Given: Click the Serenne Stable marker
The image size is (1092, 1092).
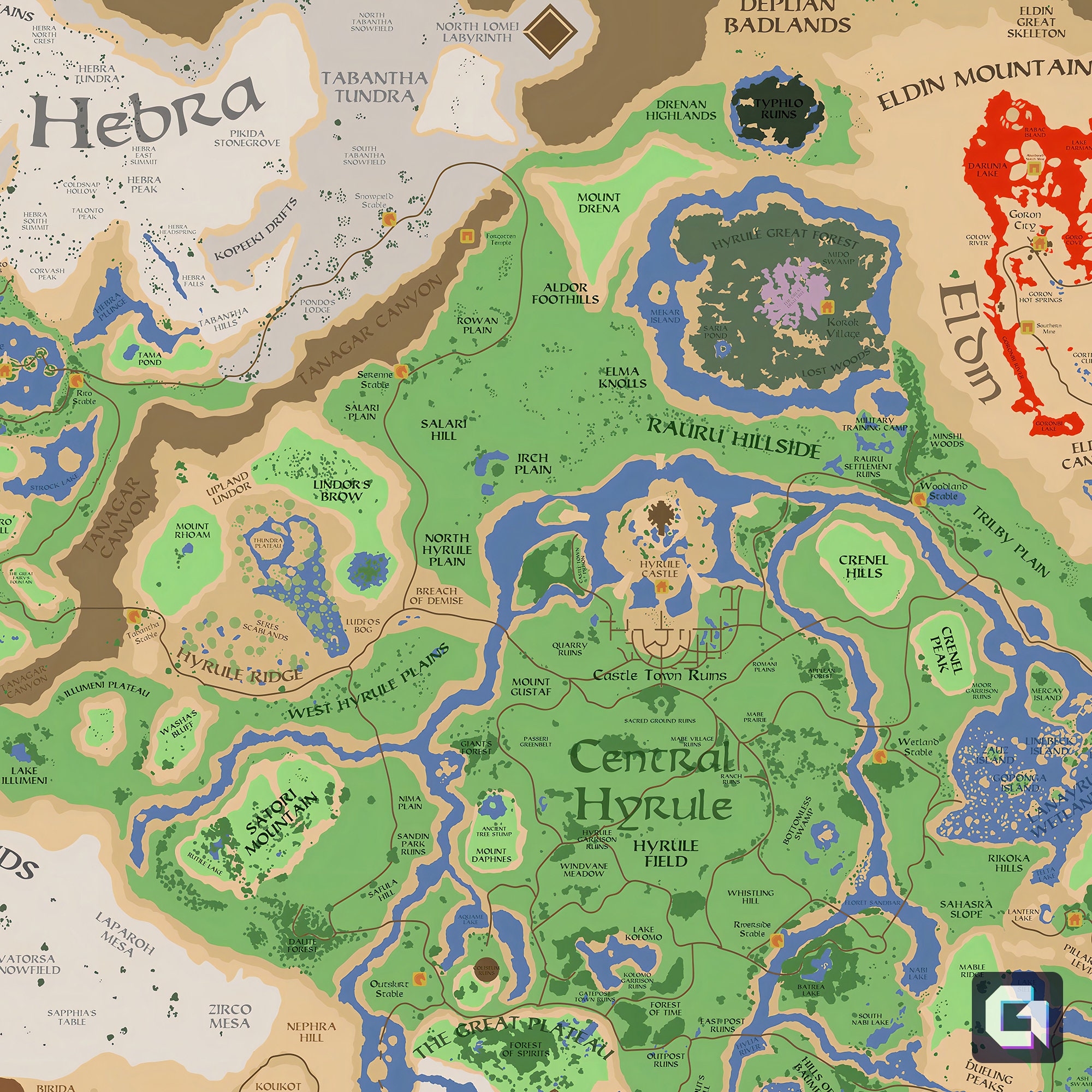Looking at the screenshot, I should coord(401,371).
